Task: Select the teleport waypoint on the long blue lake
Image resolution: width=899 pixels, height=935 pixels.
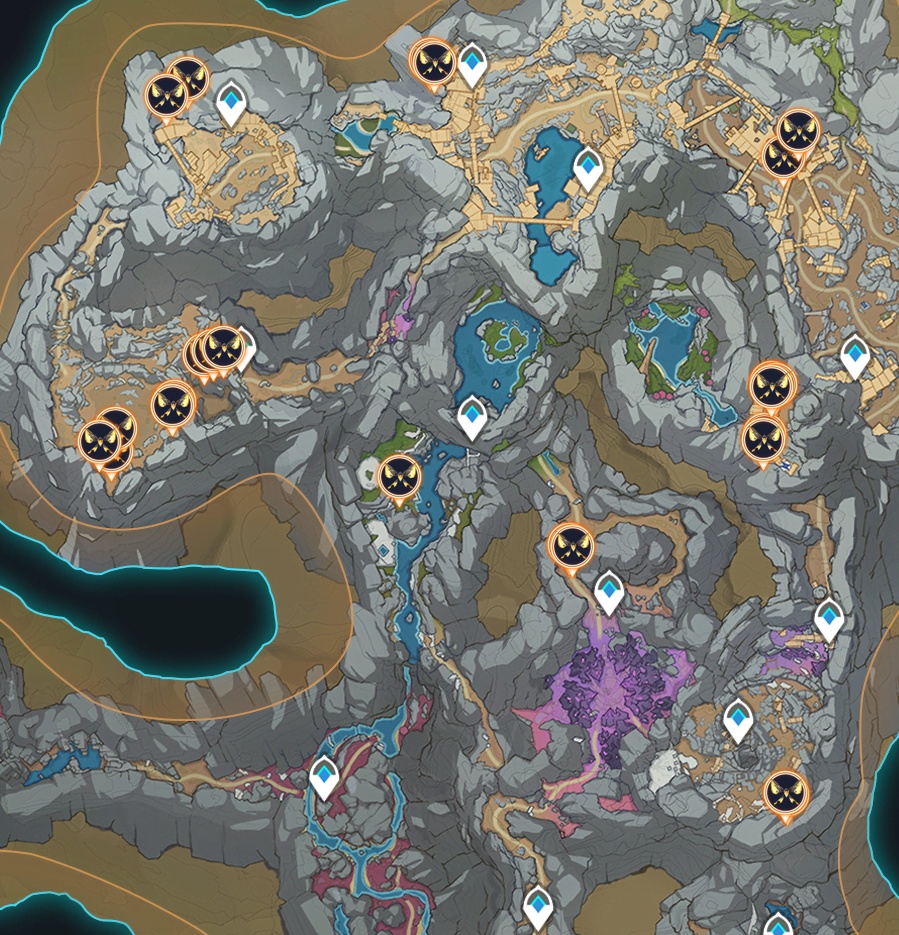Action: click(587, 168)
